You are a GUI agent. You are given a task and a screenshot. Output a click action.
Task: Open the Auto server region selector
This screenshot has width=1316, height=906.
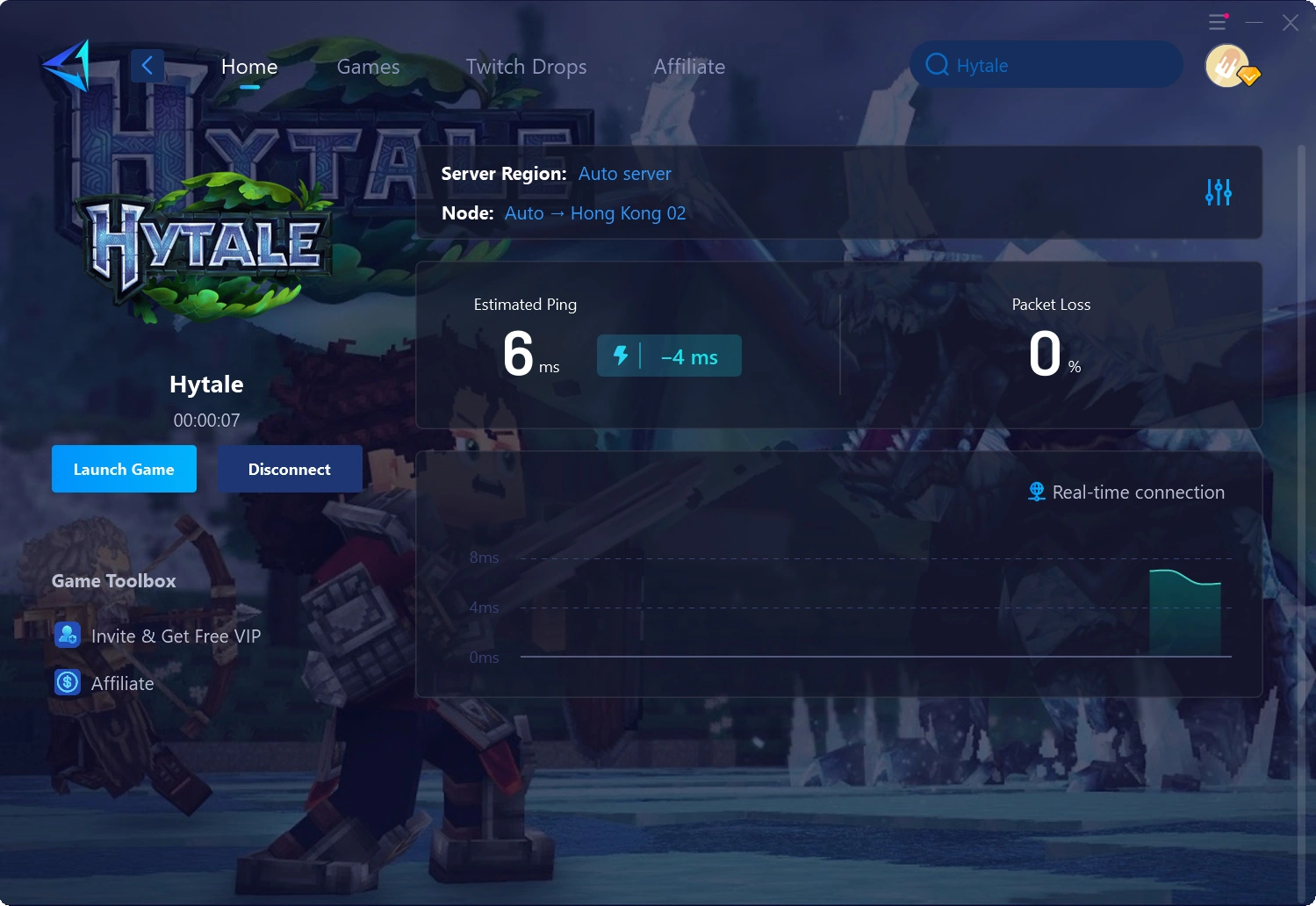click(x=625, y=174)
